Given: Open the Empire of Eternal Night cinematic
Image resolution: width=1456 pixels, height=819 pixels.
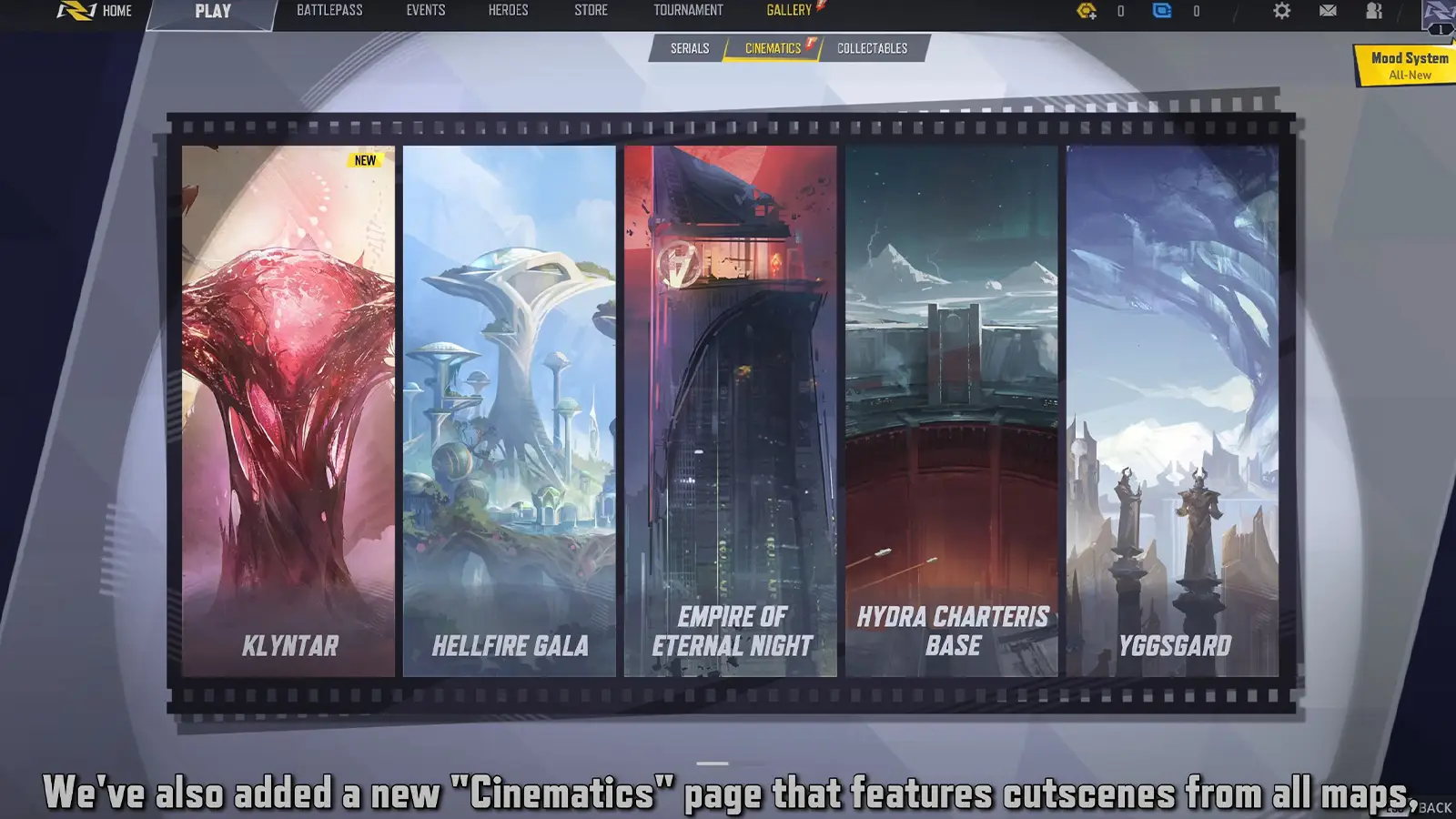Looking at the screenshot, I should pos(731,409).
